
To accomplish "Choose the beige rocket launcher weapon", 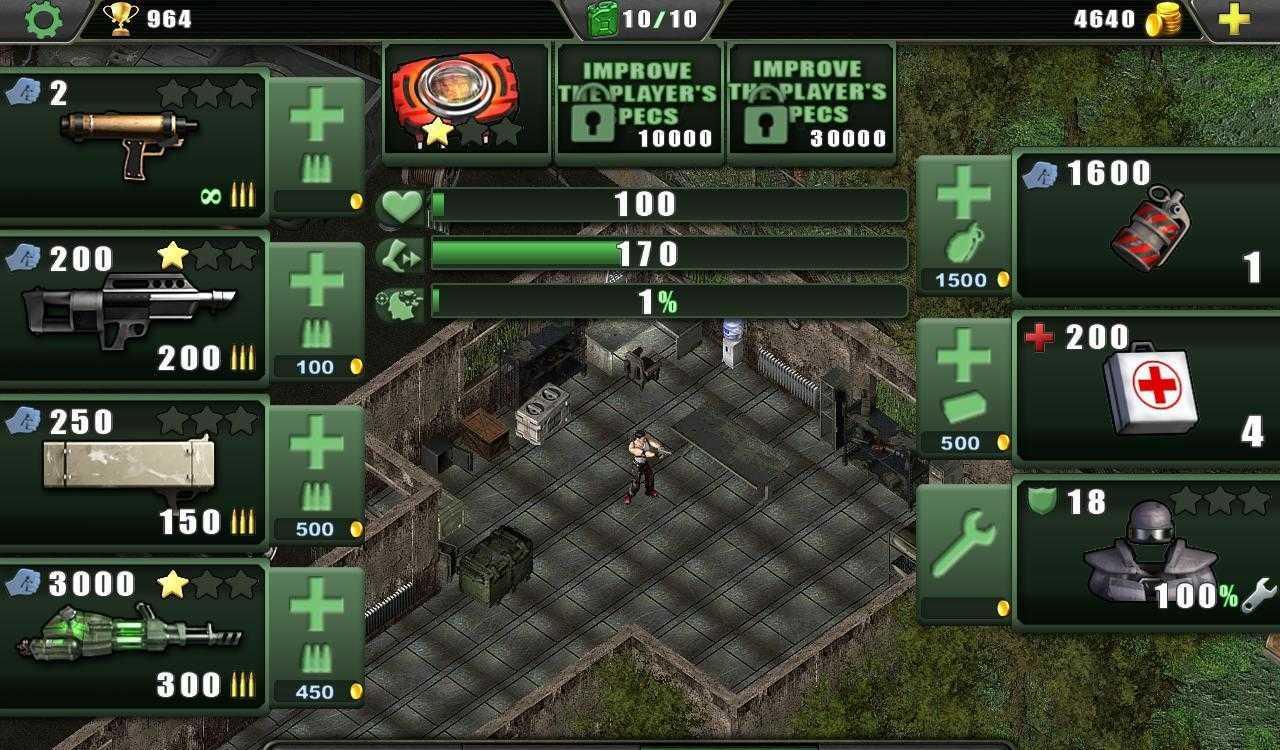I will click(134, 472).
